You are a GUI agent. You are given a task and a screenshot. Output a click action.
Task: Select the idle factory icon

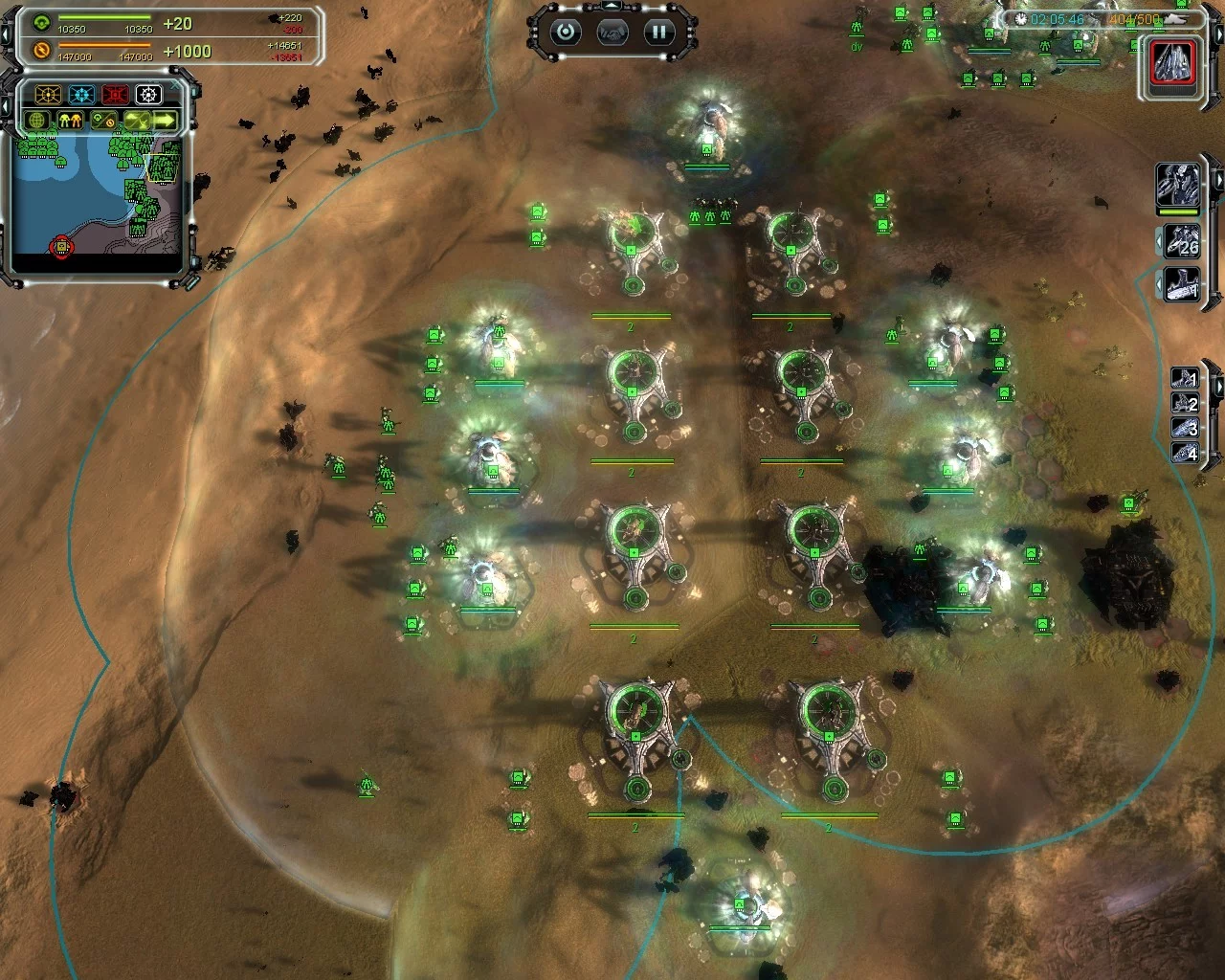pos(1183,284)
